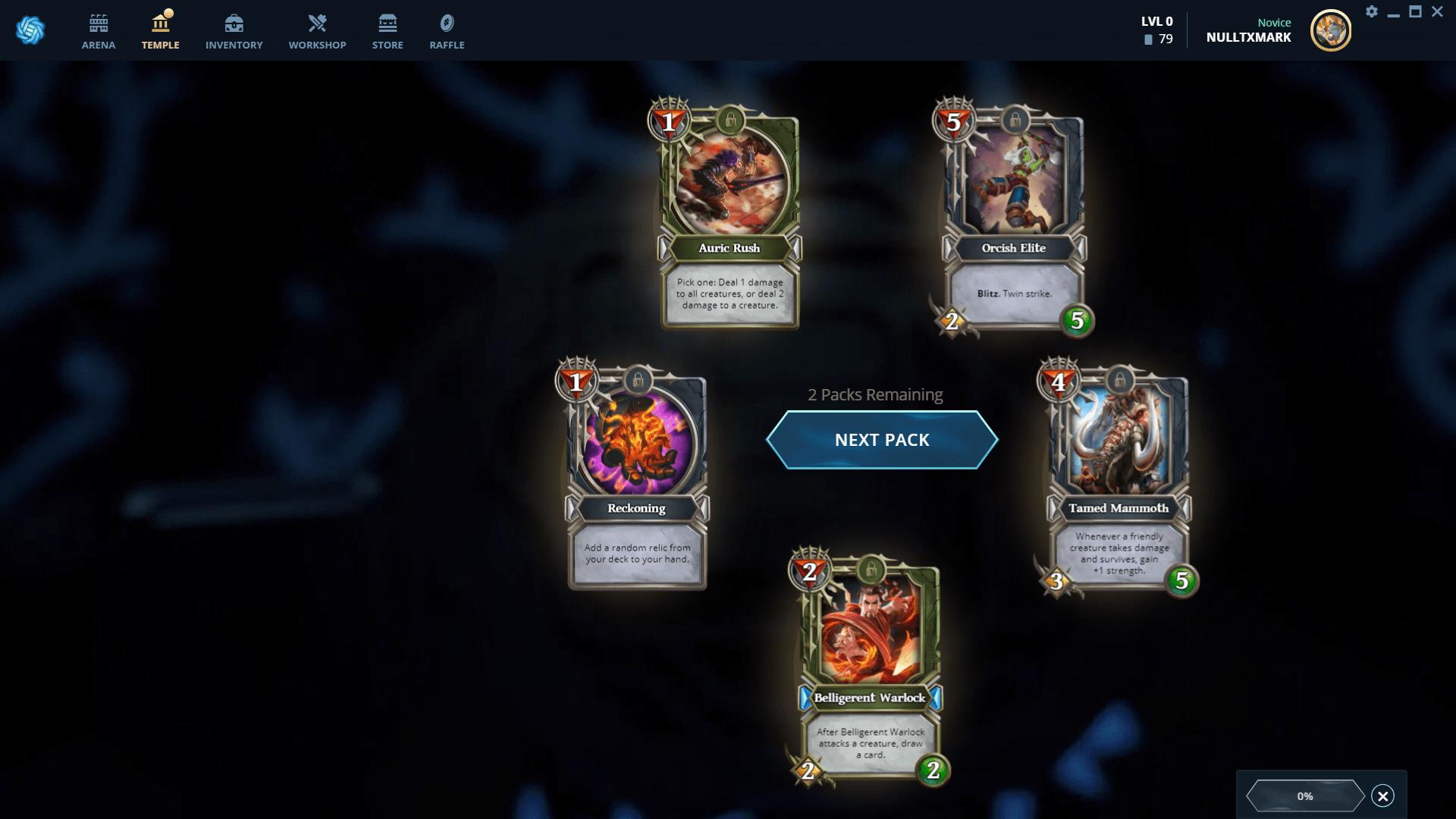Open the Store icon
The image size is (1456, 819).
388,23
